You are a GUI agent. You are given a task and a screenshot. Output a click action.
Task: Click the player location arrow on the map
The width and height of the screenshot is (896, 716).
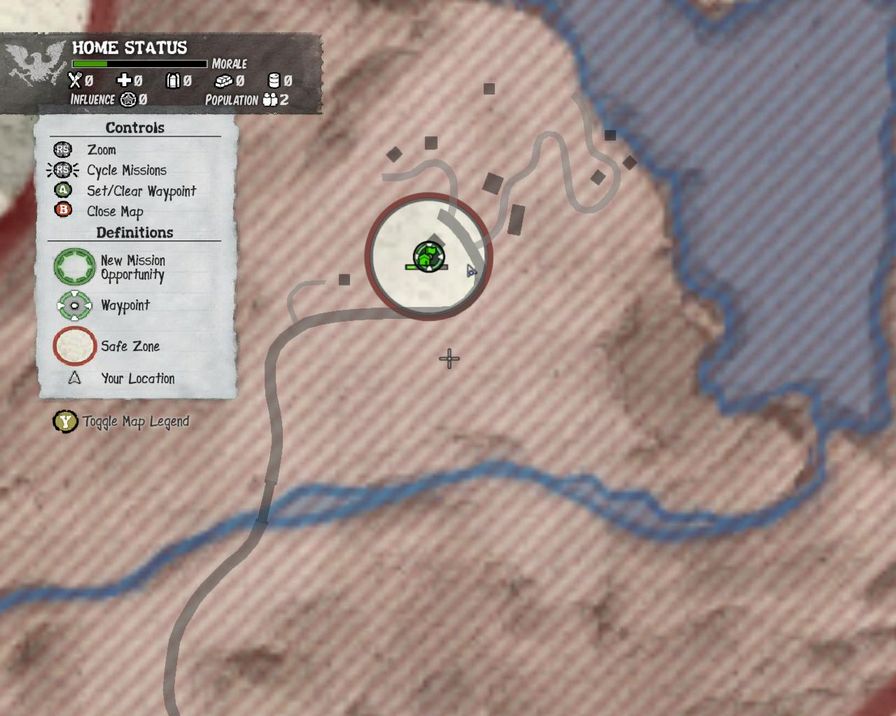(x=470, y=270)
